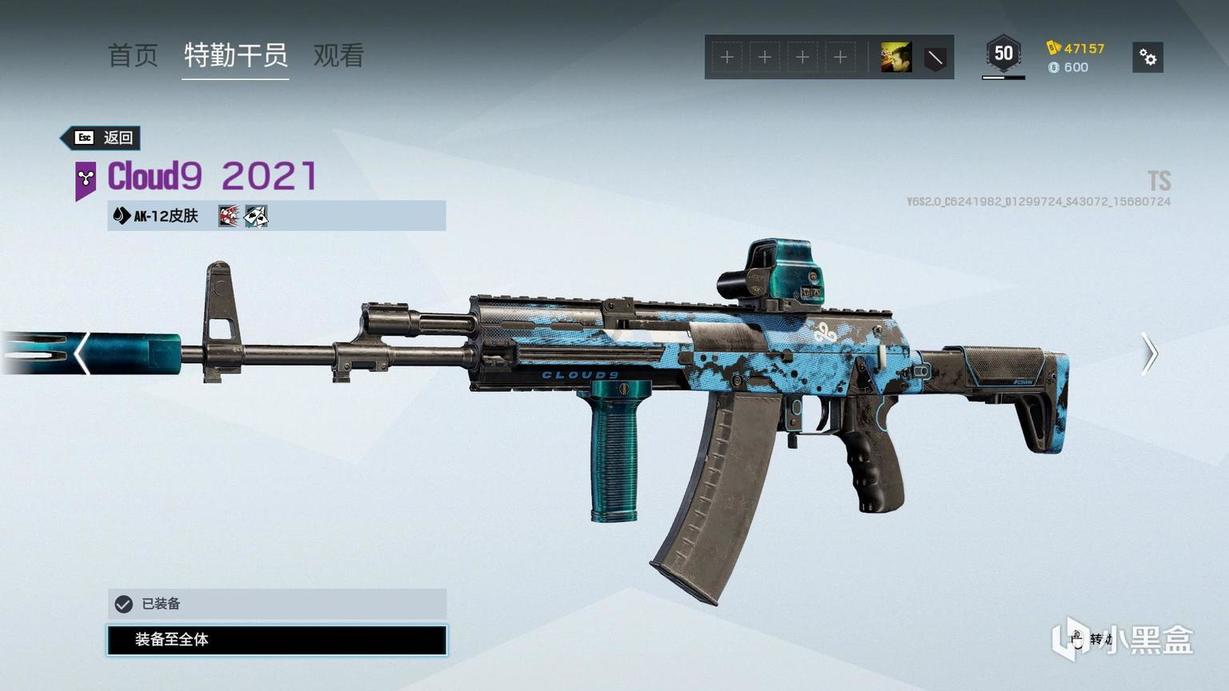
Task: Click the level 50 badge
Action: (x=1003, y=54)
